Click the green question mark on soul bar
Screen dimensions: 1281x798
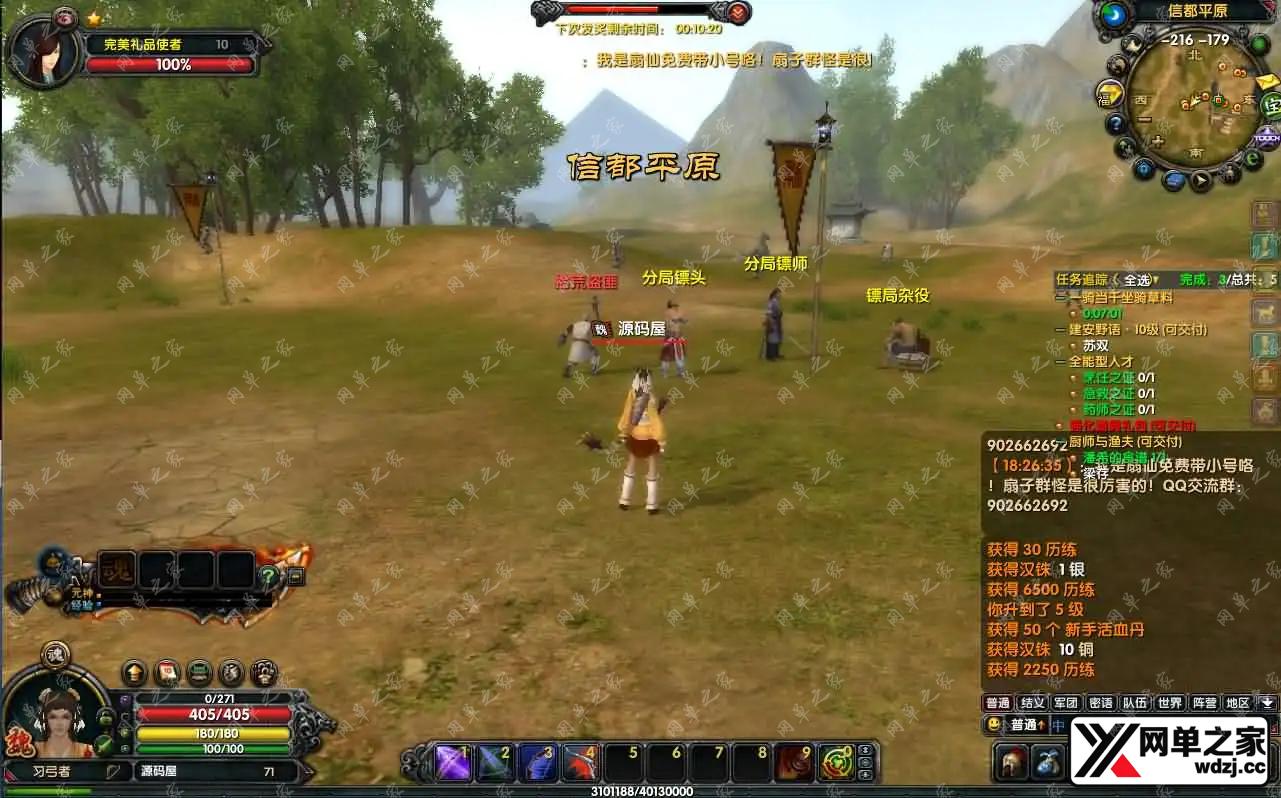click(268, 575)
